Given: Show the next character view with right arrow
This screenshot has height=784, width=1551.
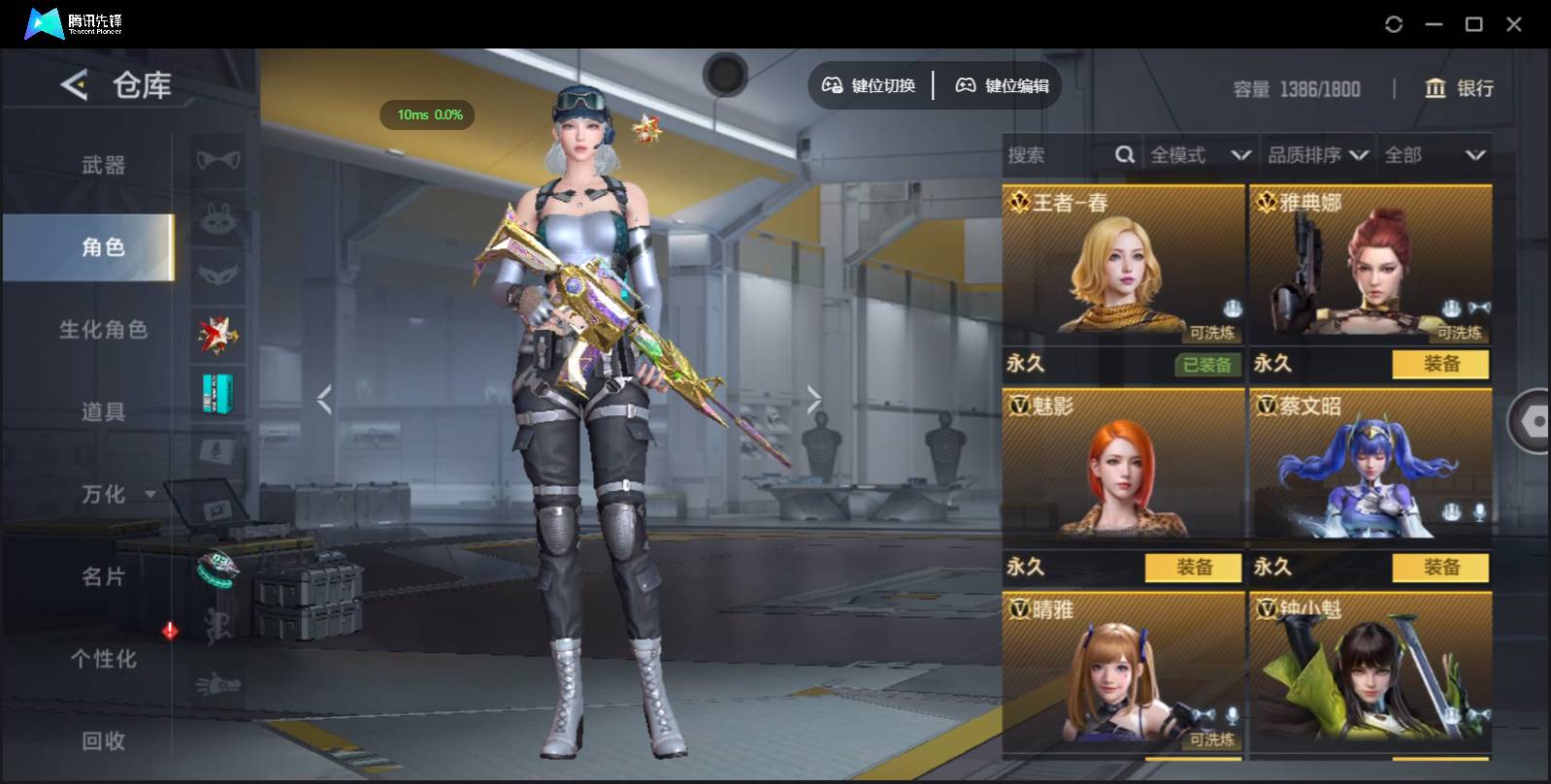Looking at the screenshot, I should click(813, 399).
